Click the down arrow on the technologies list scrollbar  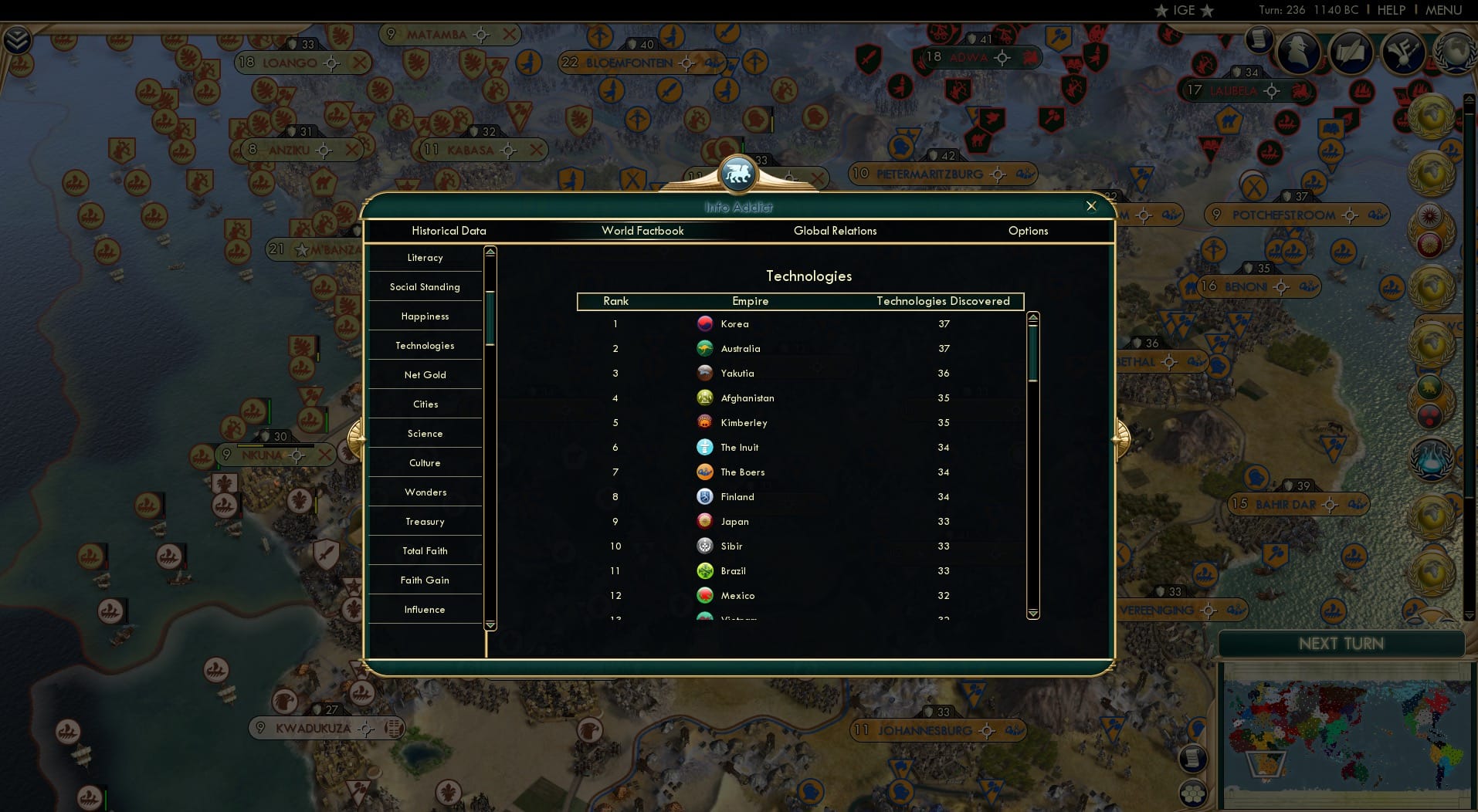pos(1032,612)
